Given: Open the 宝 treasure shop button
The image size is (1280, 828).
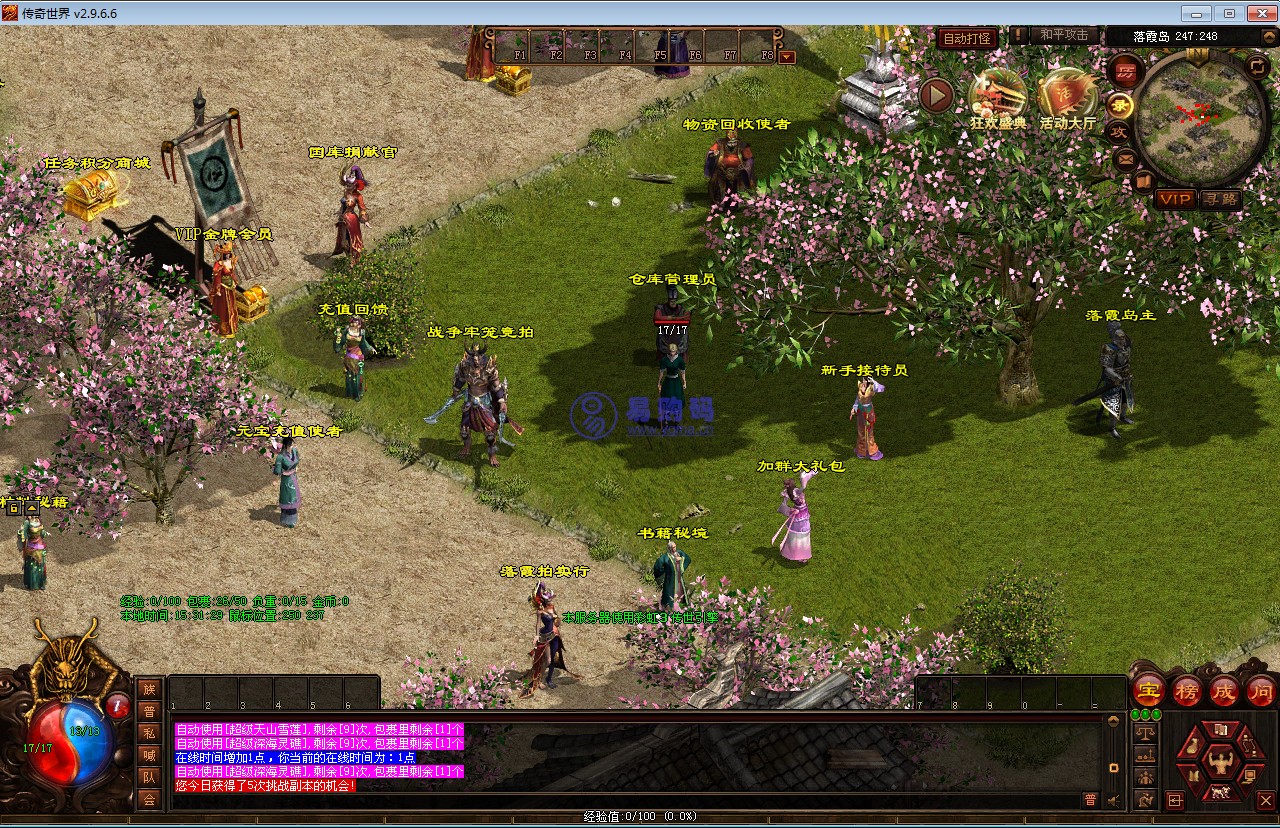Looking at the screenshot, I should [x=1149, y=690].
